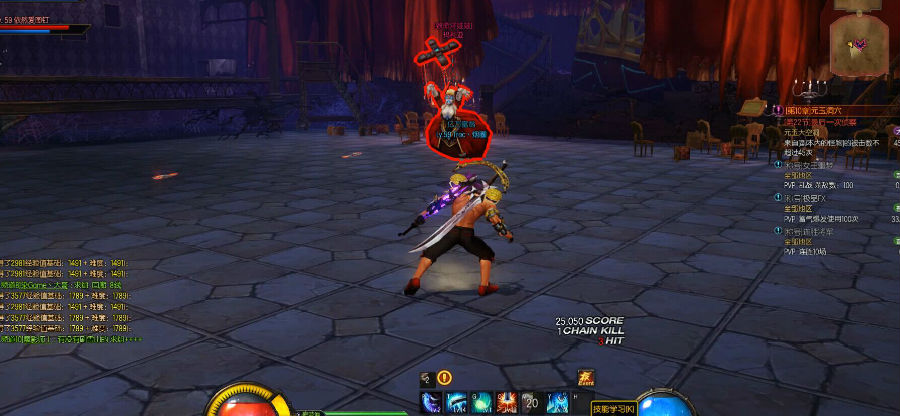
Task: Select the consumable slot with count 2
Action: point(425,378)
